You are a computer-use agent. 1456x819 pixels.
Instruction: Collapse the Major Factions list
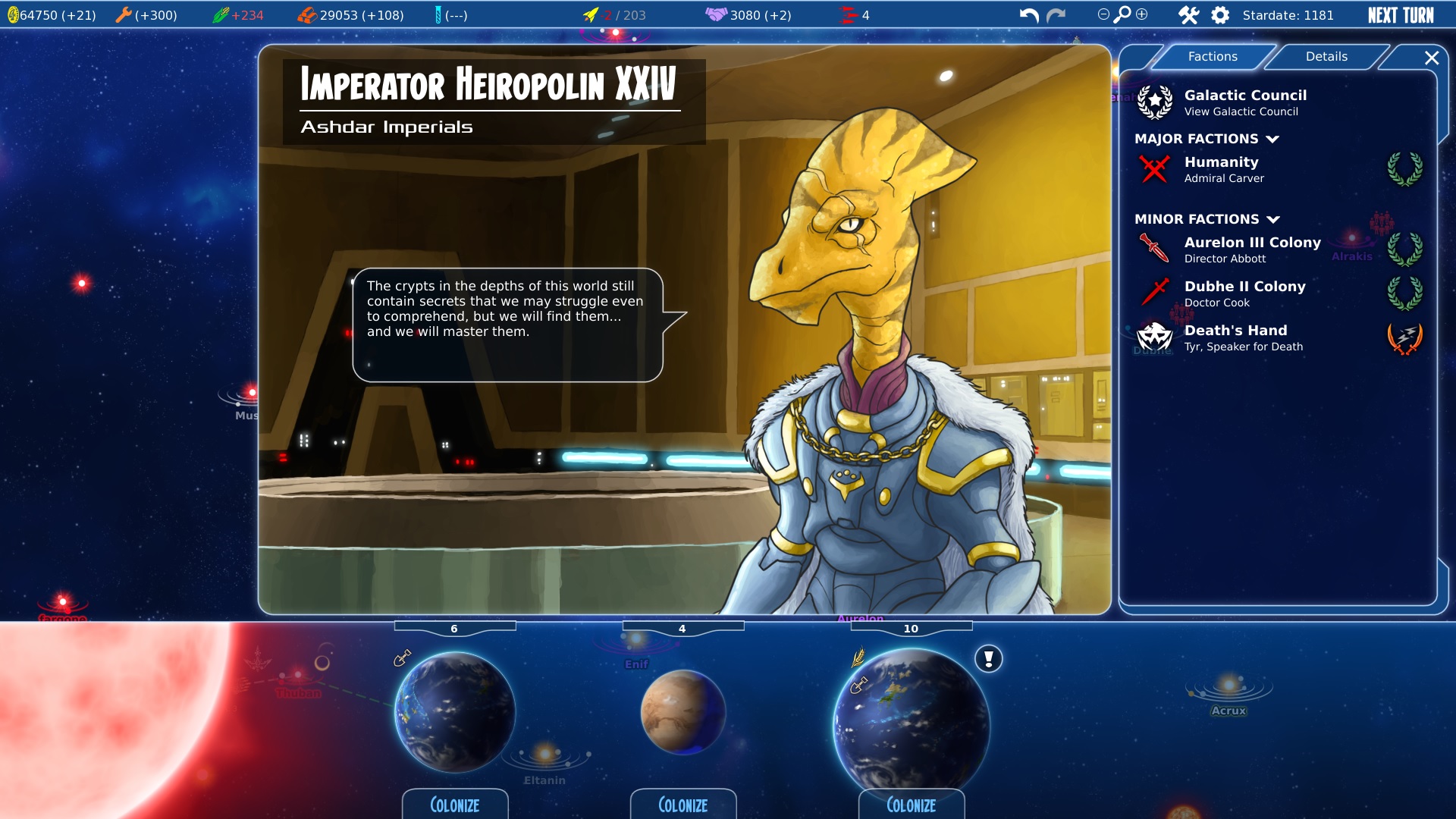click(1272, 139)
